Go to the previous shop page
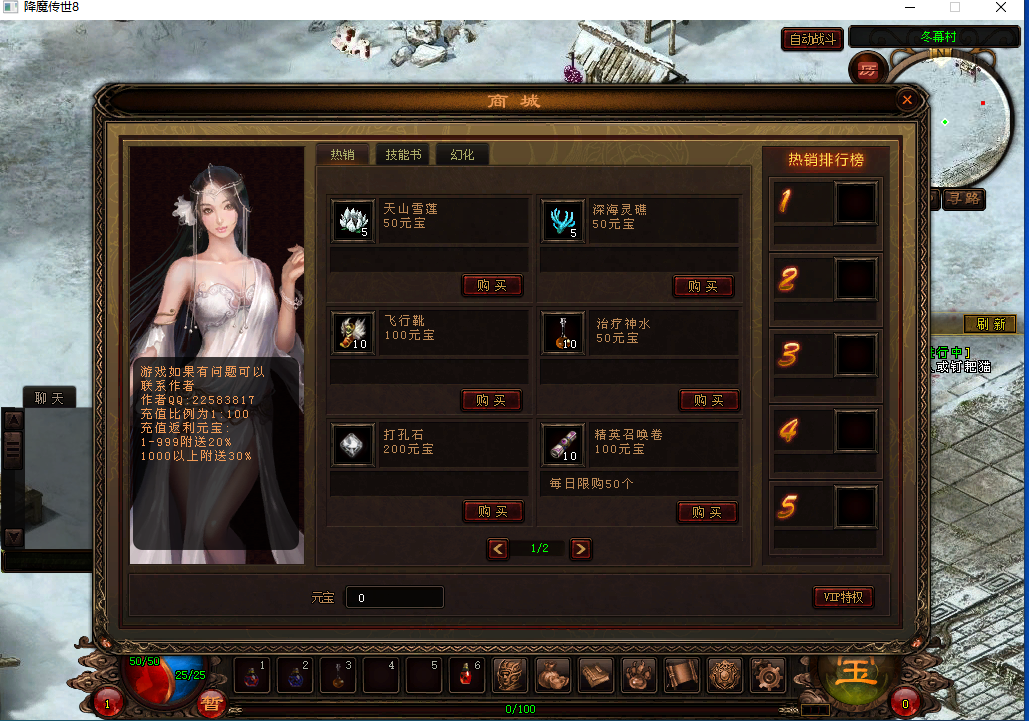The height and width of the screenshot is (721, 1029). [498, 549]
